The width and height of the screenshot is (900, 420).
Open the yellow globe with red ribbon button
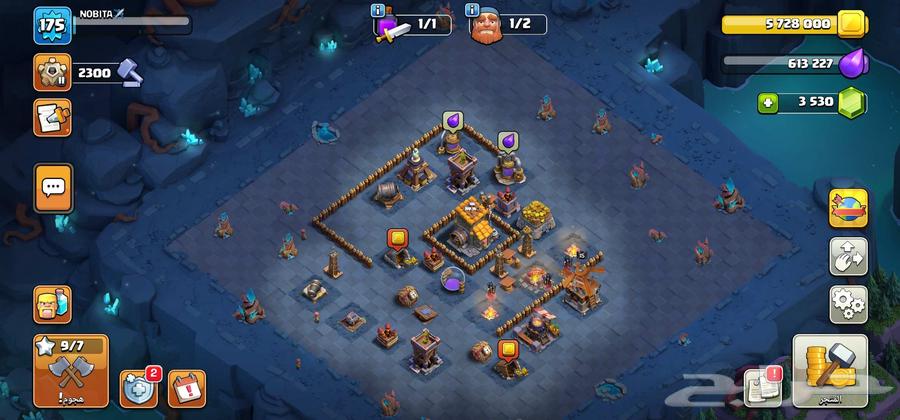click(848, 208)
